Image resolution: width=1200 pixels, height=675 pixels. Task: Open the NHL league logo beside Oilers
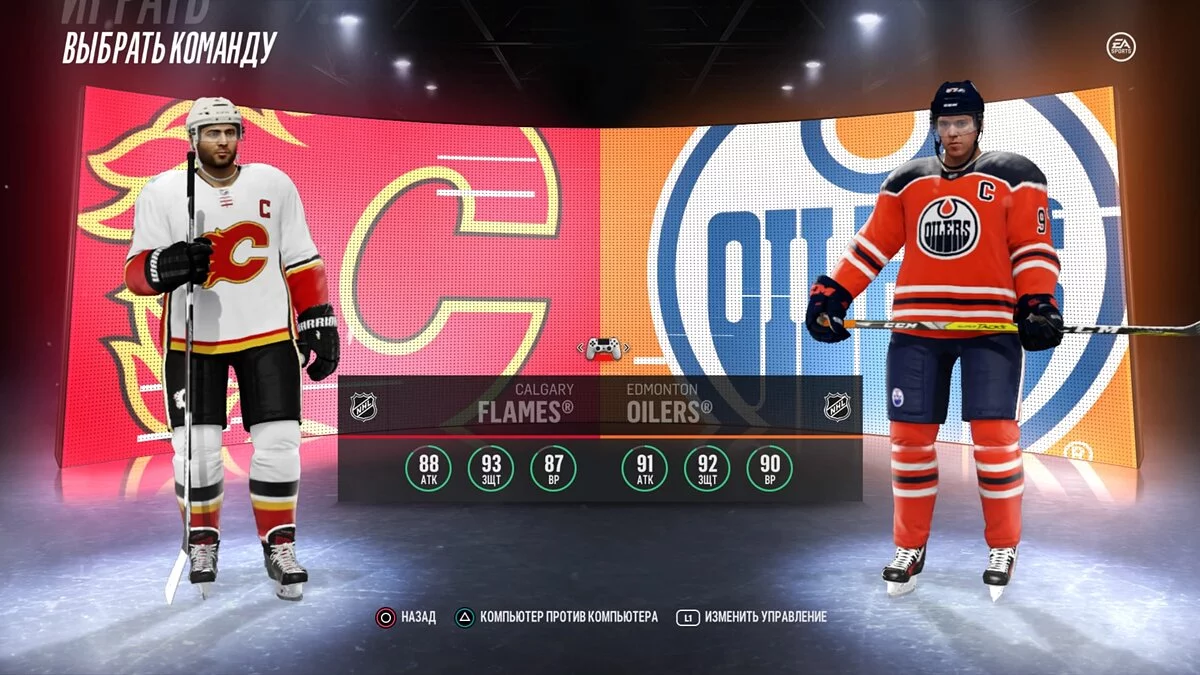point(836,406)
